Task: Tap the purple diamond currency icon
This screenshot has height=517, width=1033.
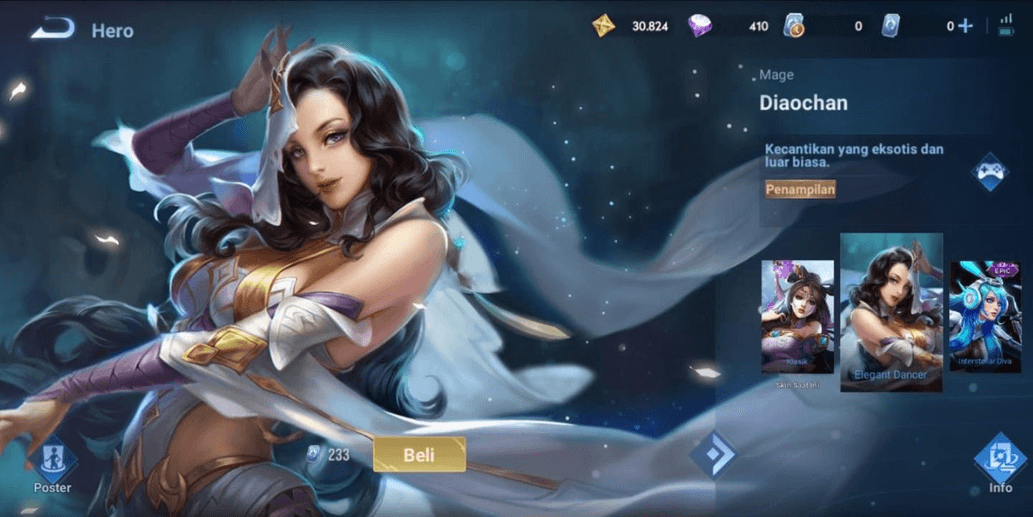Action: (x=700, y=26)
